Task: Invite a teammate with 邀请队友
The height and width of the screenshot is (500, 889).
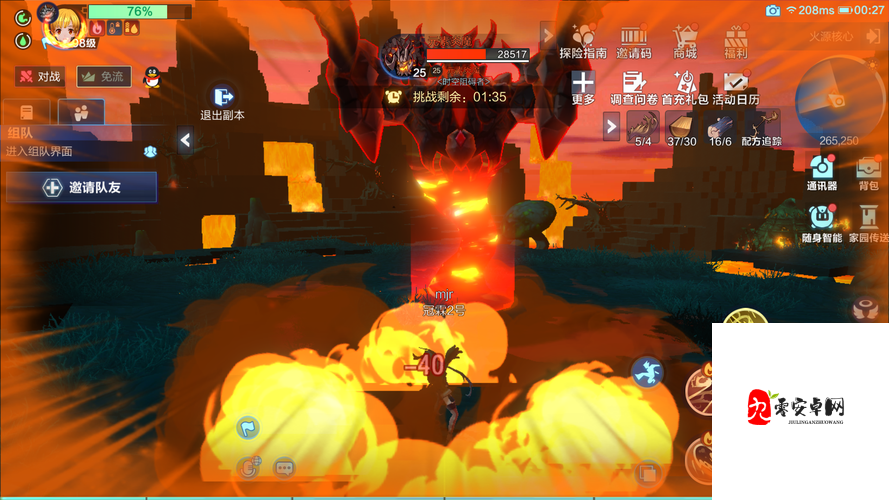Action: pos(81,187)
